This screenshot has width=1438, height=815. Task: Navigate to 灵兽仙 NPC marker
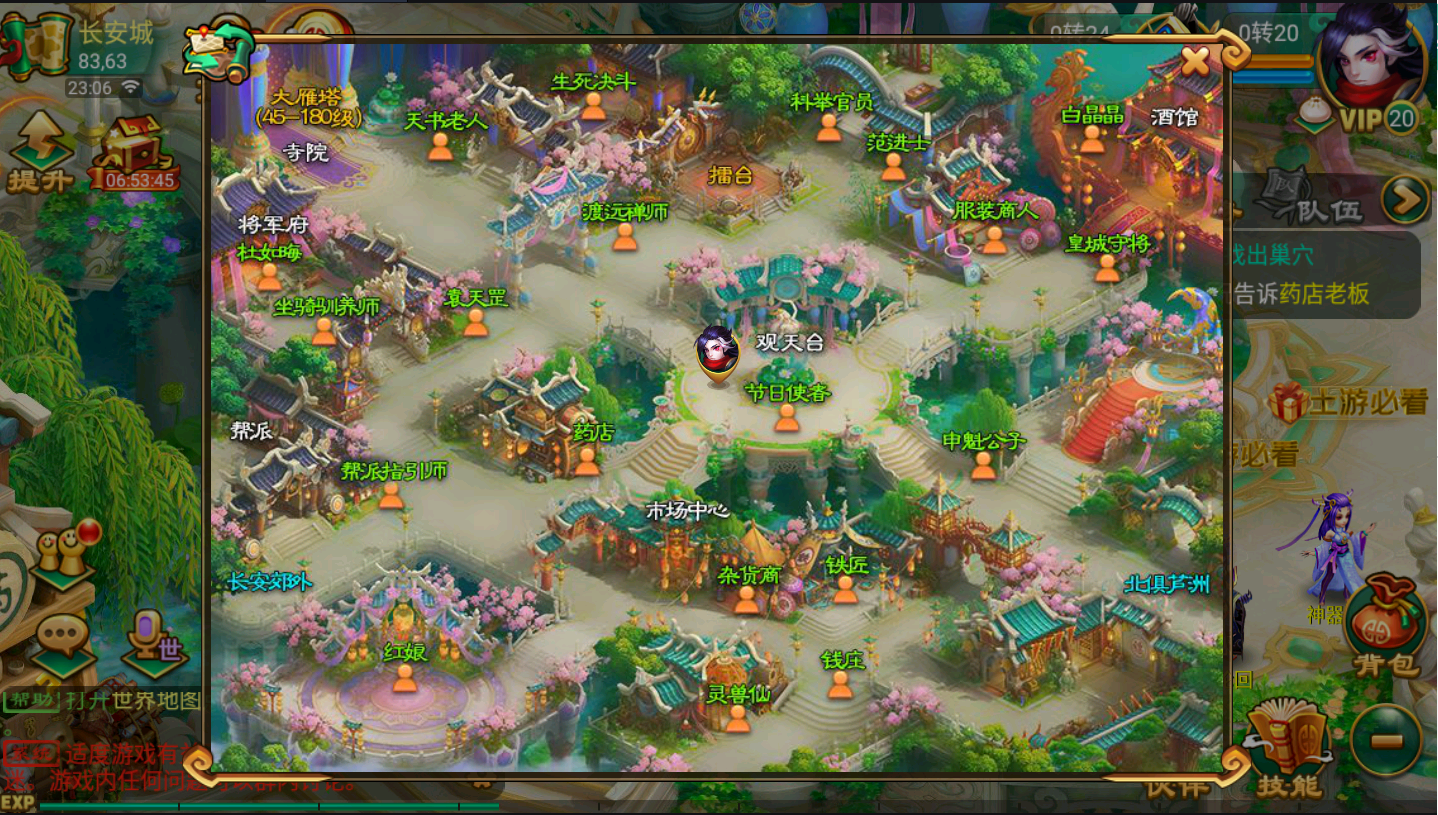tap(738, 717)
